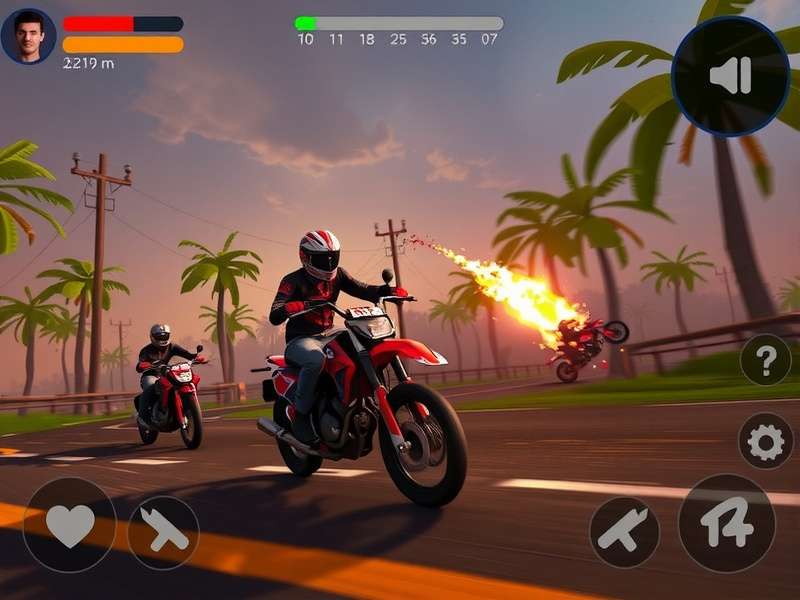The image size is (800, 600).
Task: Use the weapon button beside the heart
Action: [163, 532]
